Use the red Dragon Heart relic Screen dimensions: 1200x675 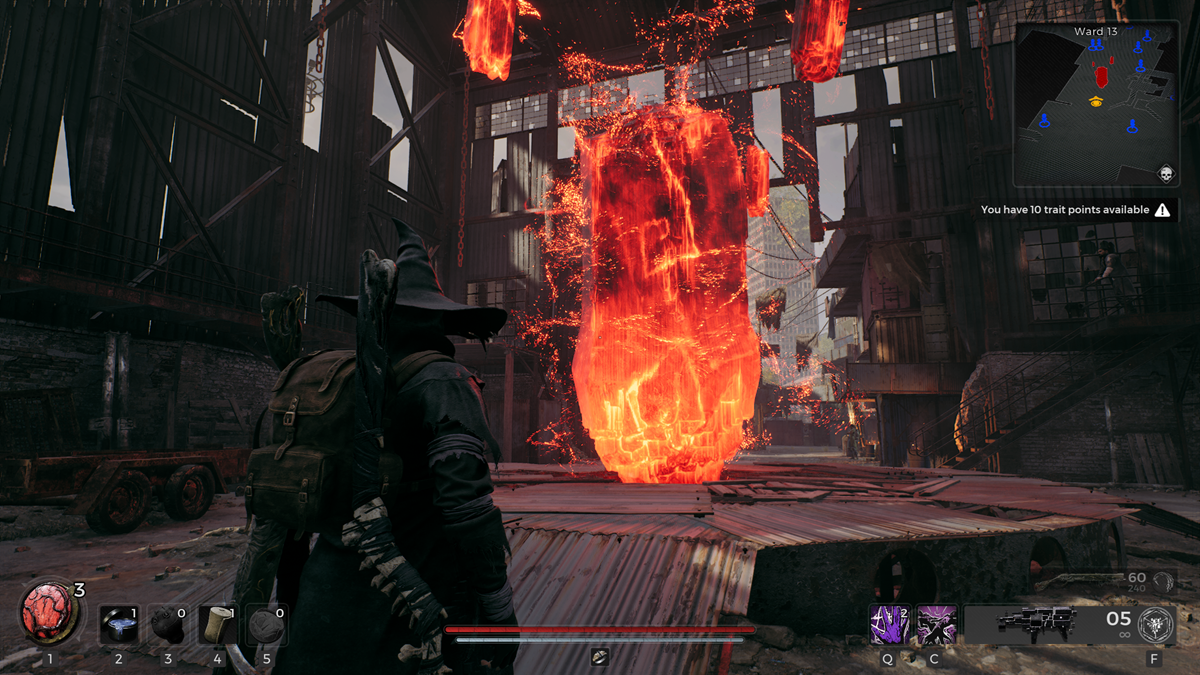[46, 615]
